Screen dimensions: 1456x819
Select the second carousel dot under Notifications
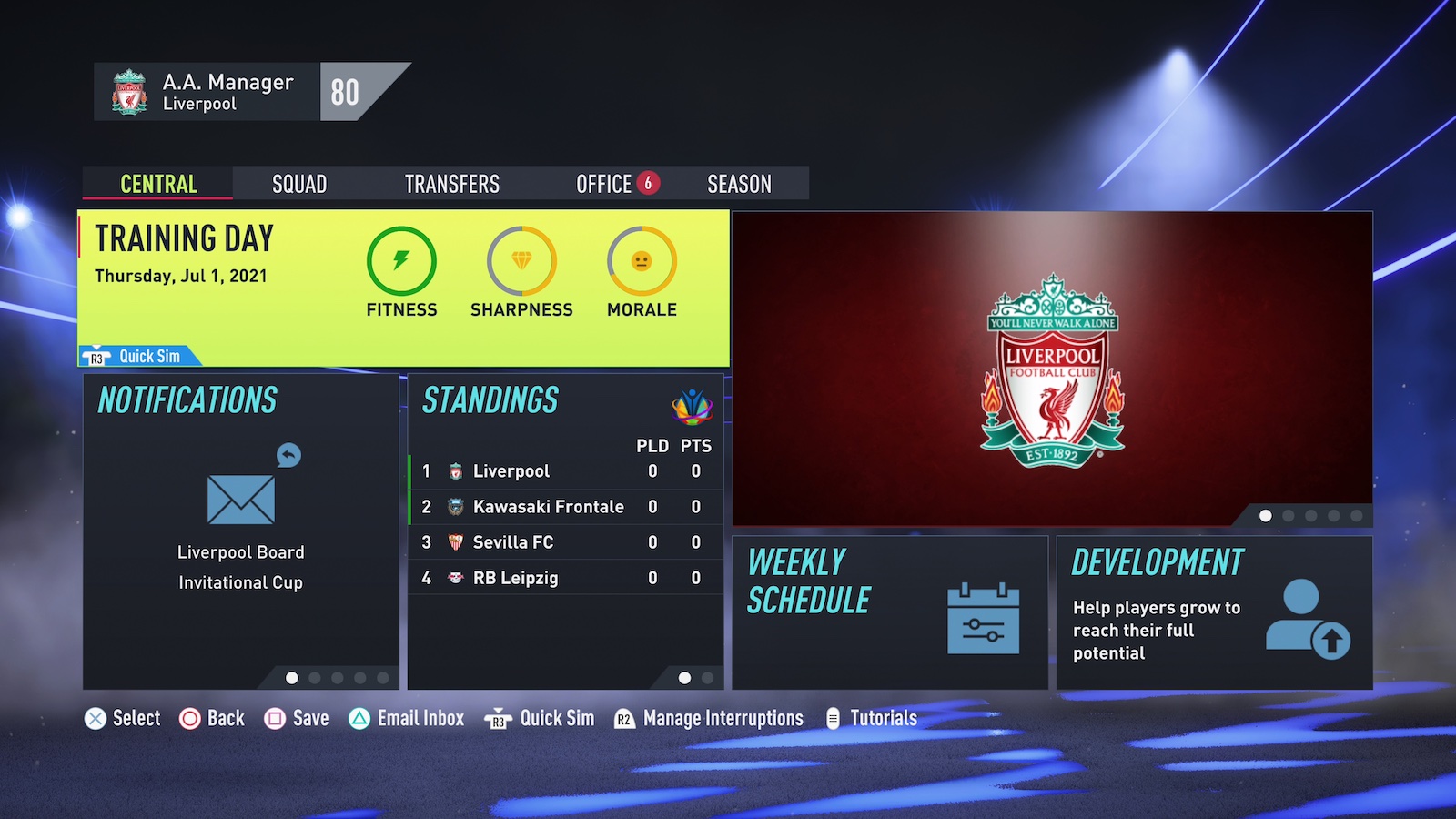[x=313, y=677]
